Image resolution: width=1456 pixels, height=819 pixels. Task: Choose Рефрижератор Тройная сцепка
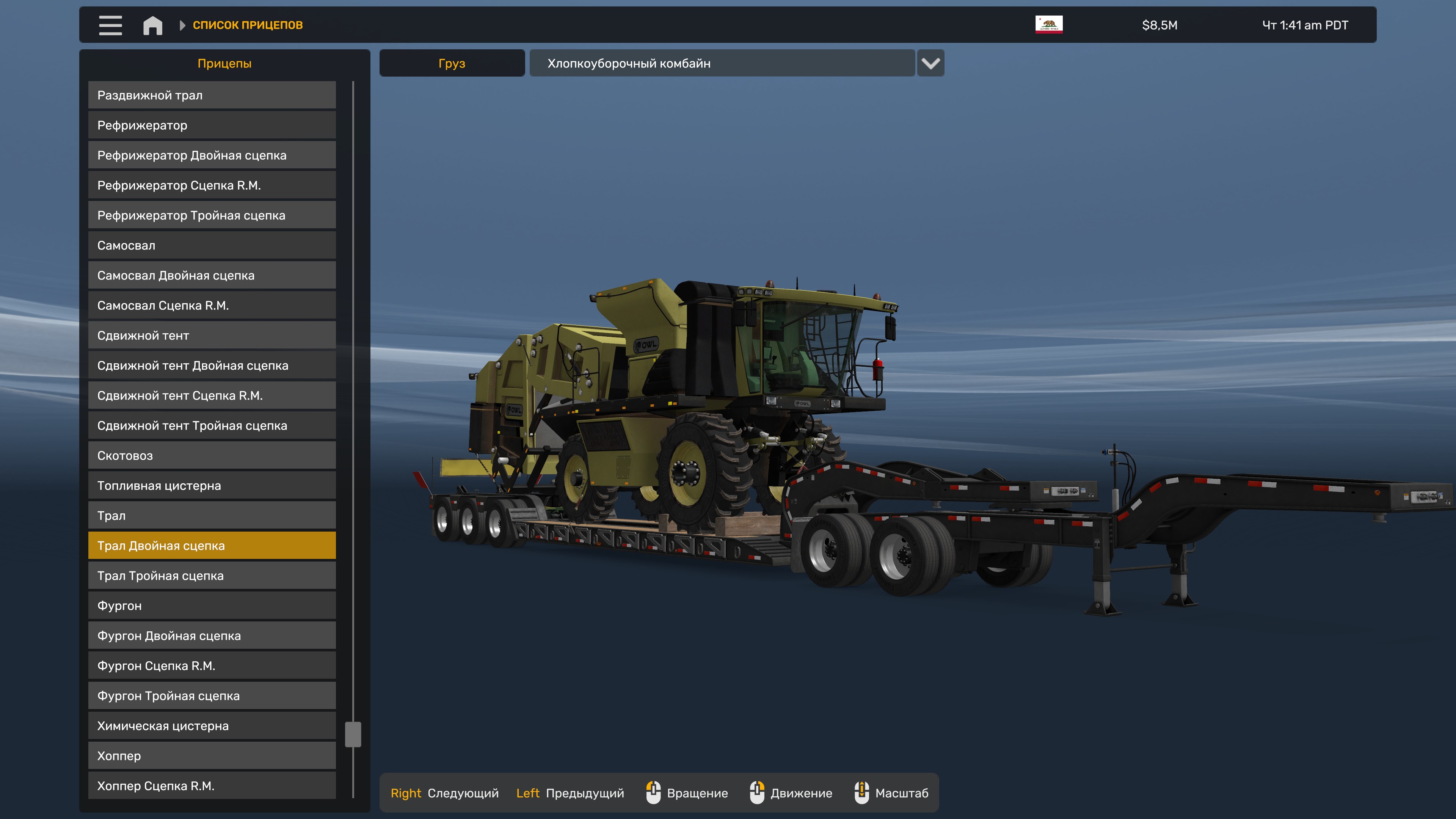click(x=212, y=215)
